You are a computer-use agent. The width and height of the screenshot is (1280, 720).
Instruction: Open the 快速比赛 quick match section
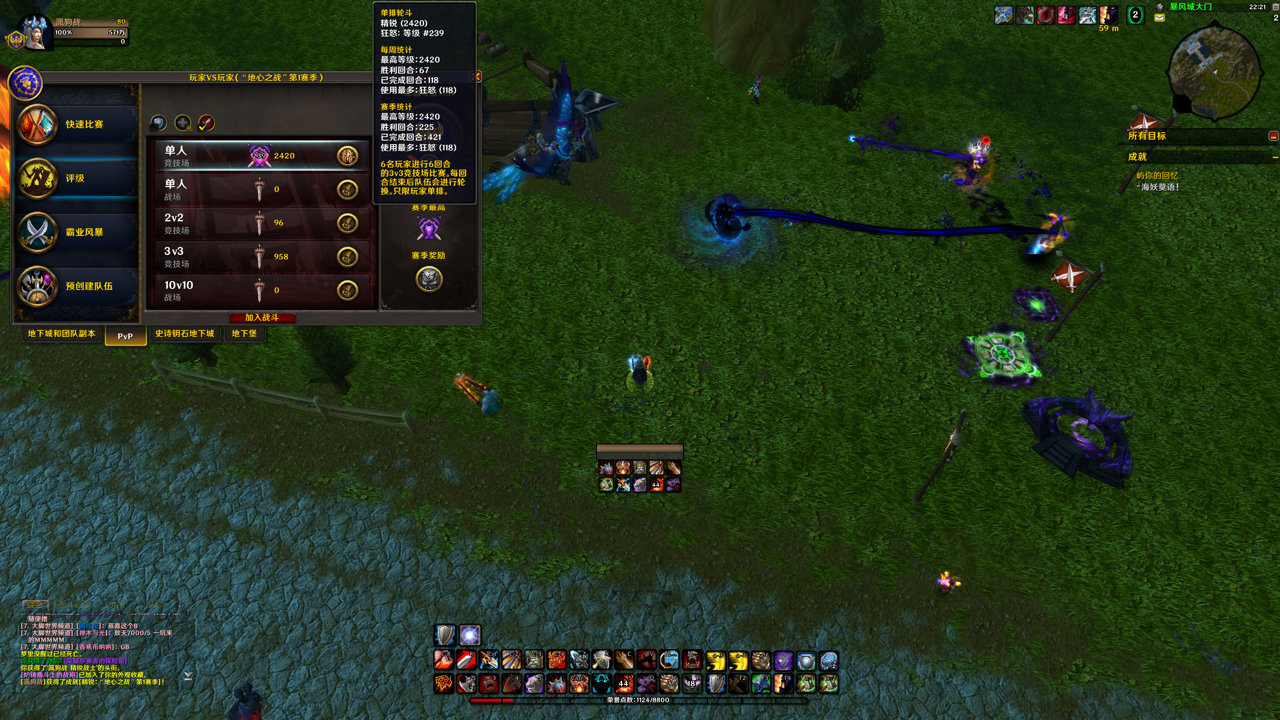(x=76, y=125)
